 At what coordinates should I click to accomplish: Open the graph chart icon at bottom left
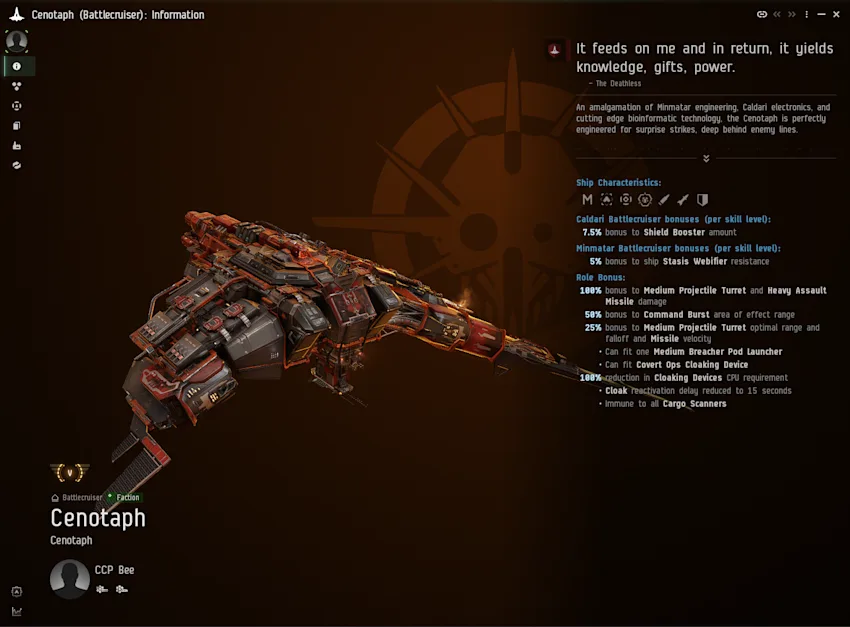coord(17,611)
